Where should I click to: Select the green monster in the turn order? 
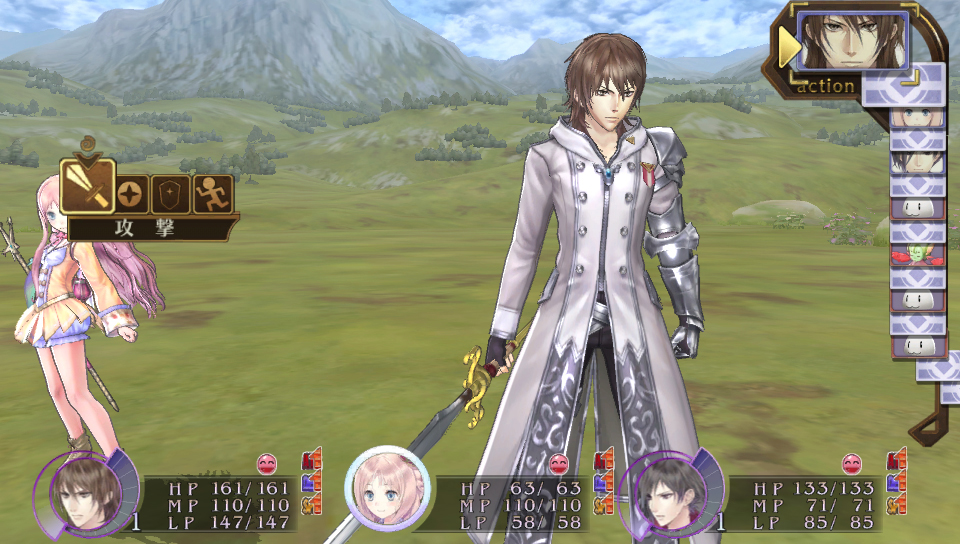pyautogui.click(x=918, y=255)
